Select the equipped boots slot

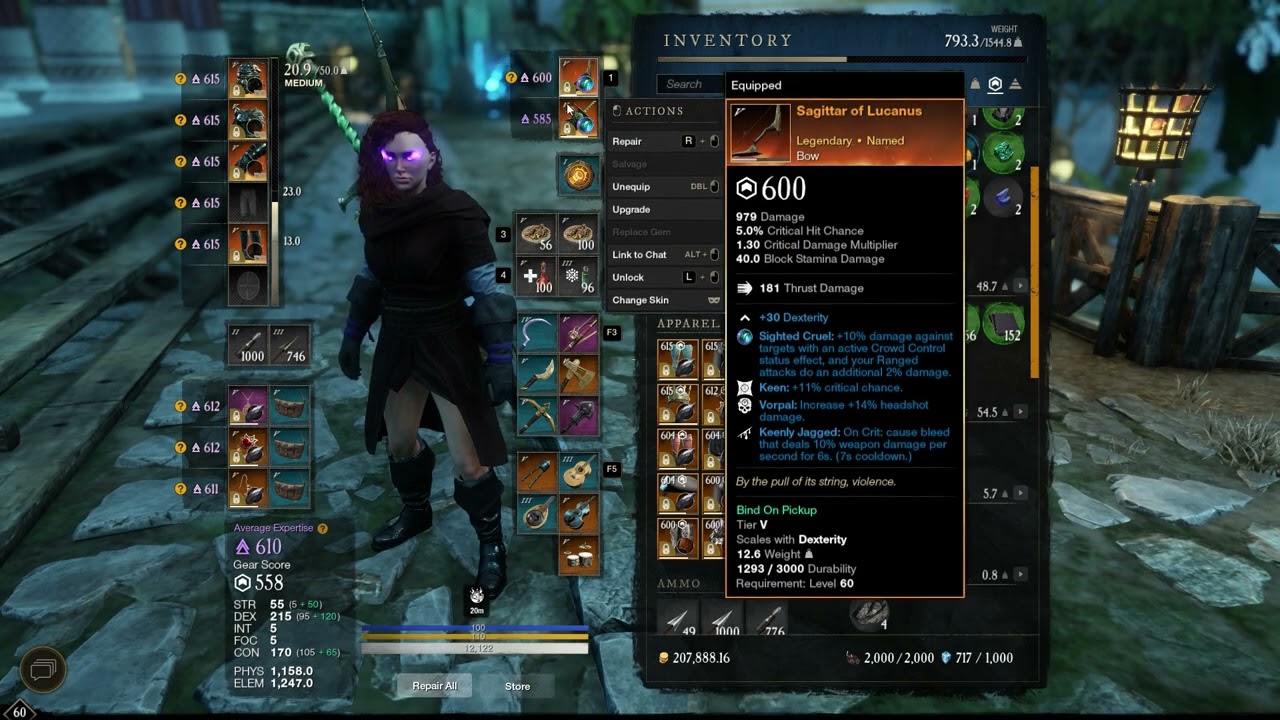click(247, 244)
